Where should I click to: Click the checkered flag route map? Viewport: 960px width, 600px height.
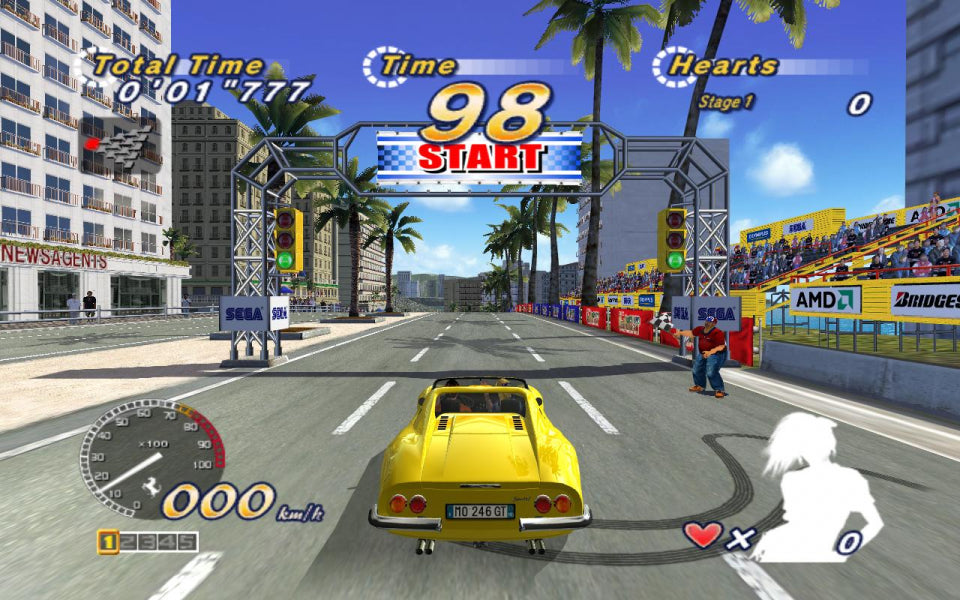click(123, 138)
